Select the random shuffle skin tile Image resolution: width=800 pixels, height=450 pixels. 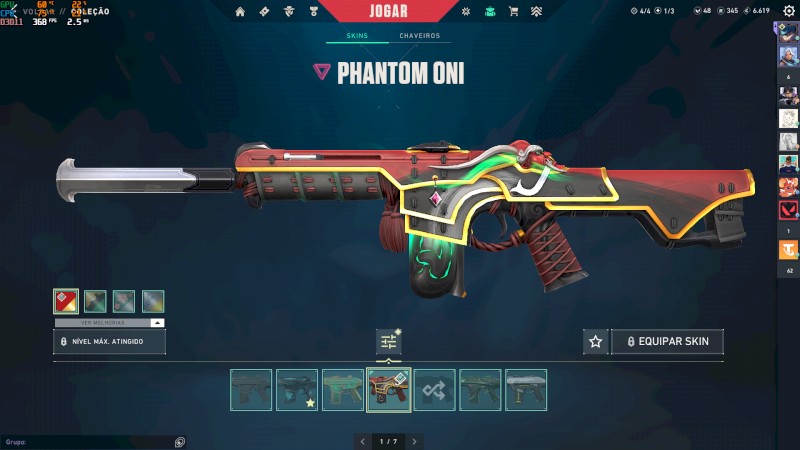[x=435, y=390]
